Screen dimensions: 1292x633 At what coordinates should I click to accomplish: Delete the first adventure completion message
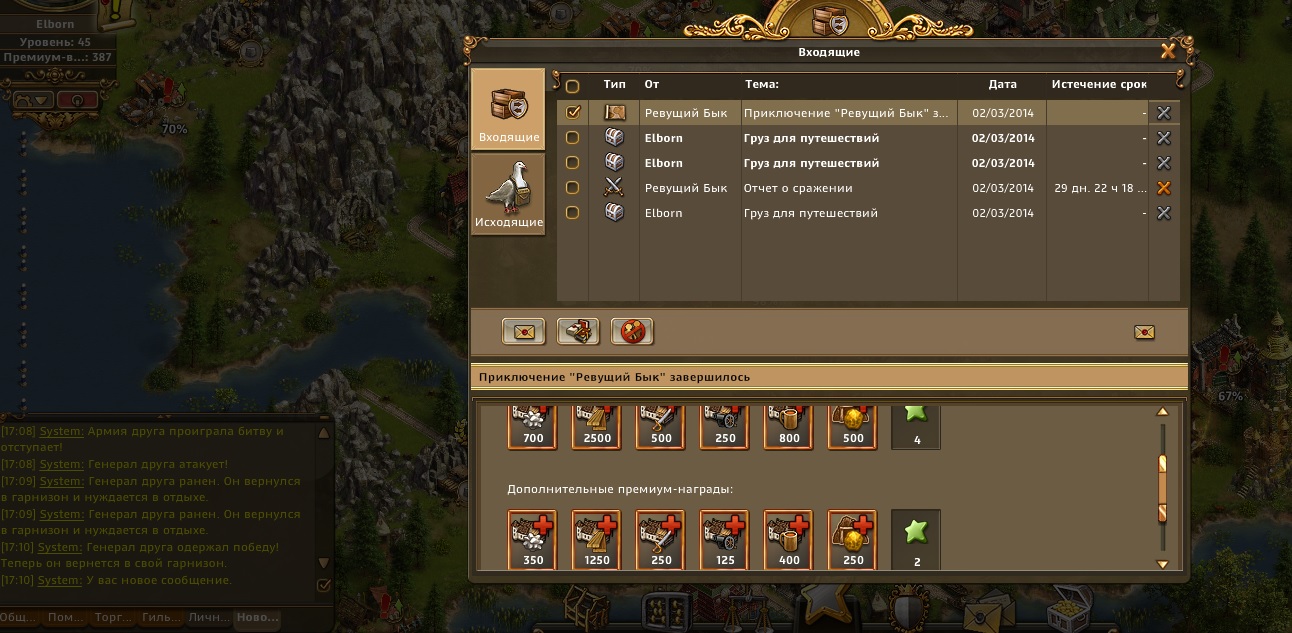[x=1163, y=113]
